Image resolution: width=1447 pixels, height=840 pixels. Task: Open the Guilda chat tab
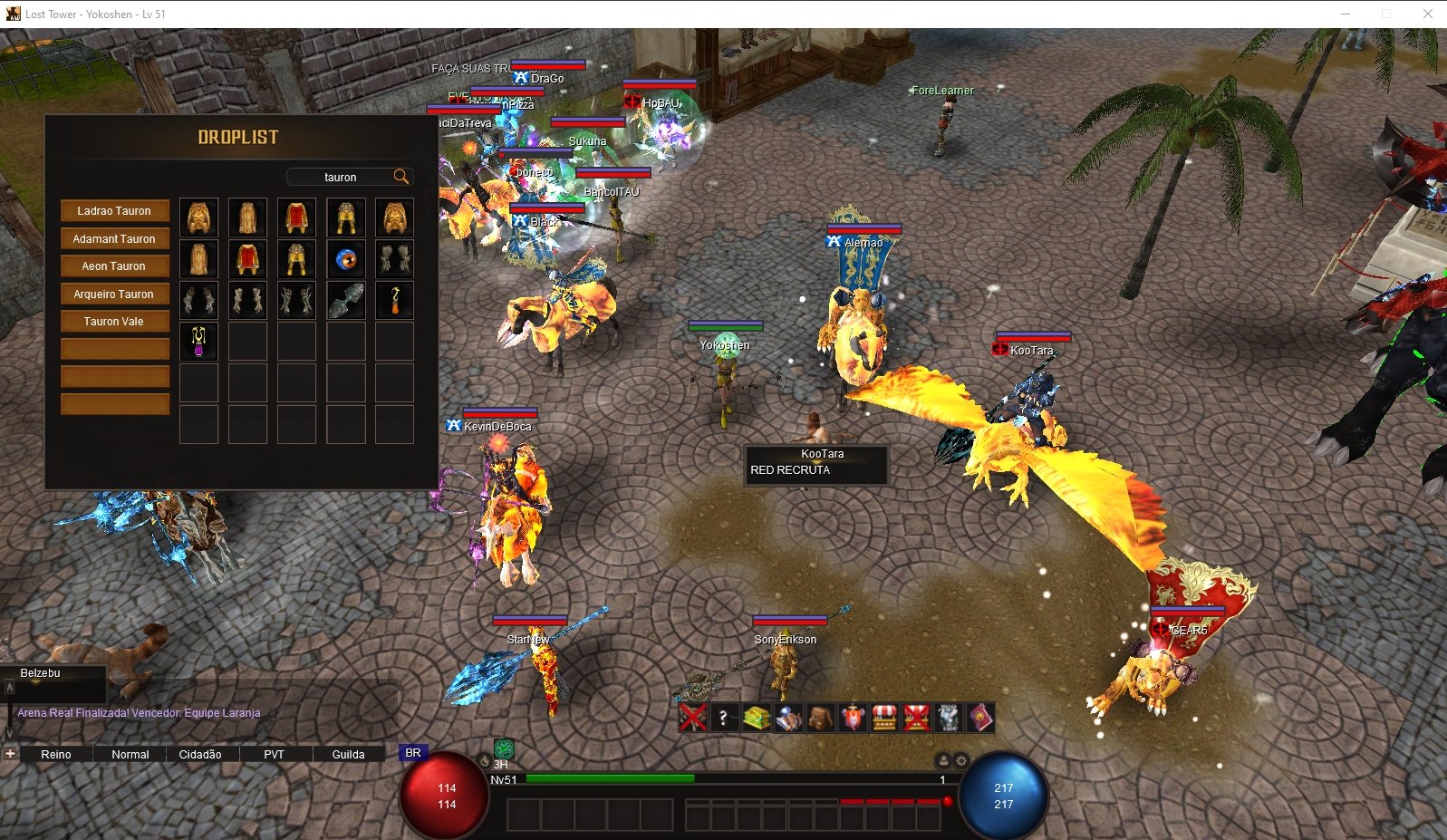point(348,754)
